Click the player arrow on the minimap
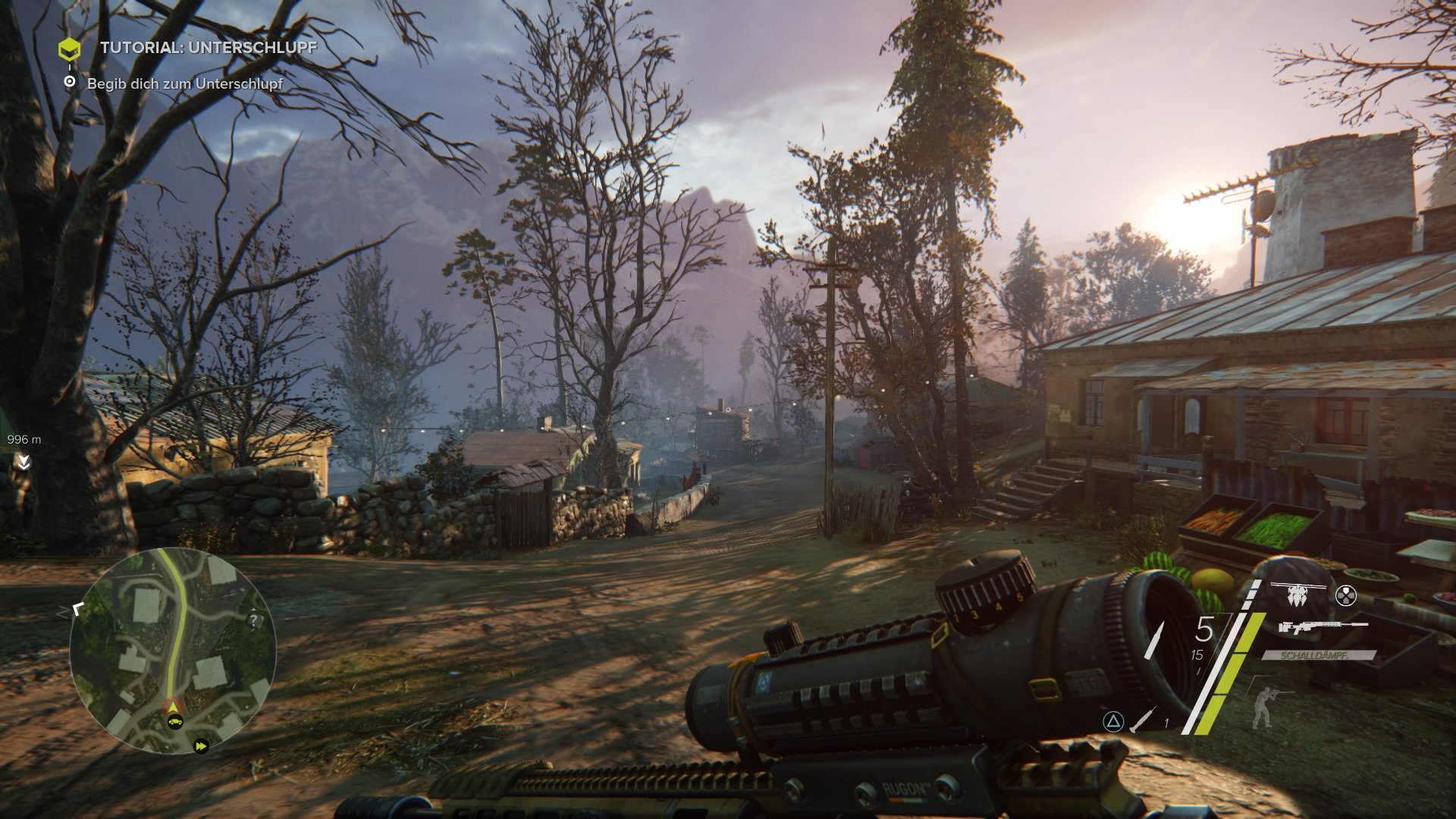Viewport: 1456px width, 819px height. coord(172,707)
